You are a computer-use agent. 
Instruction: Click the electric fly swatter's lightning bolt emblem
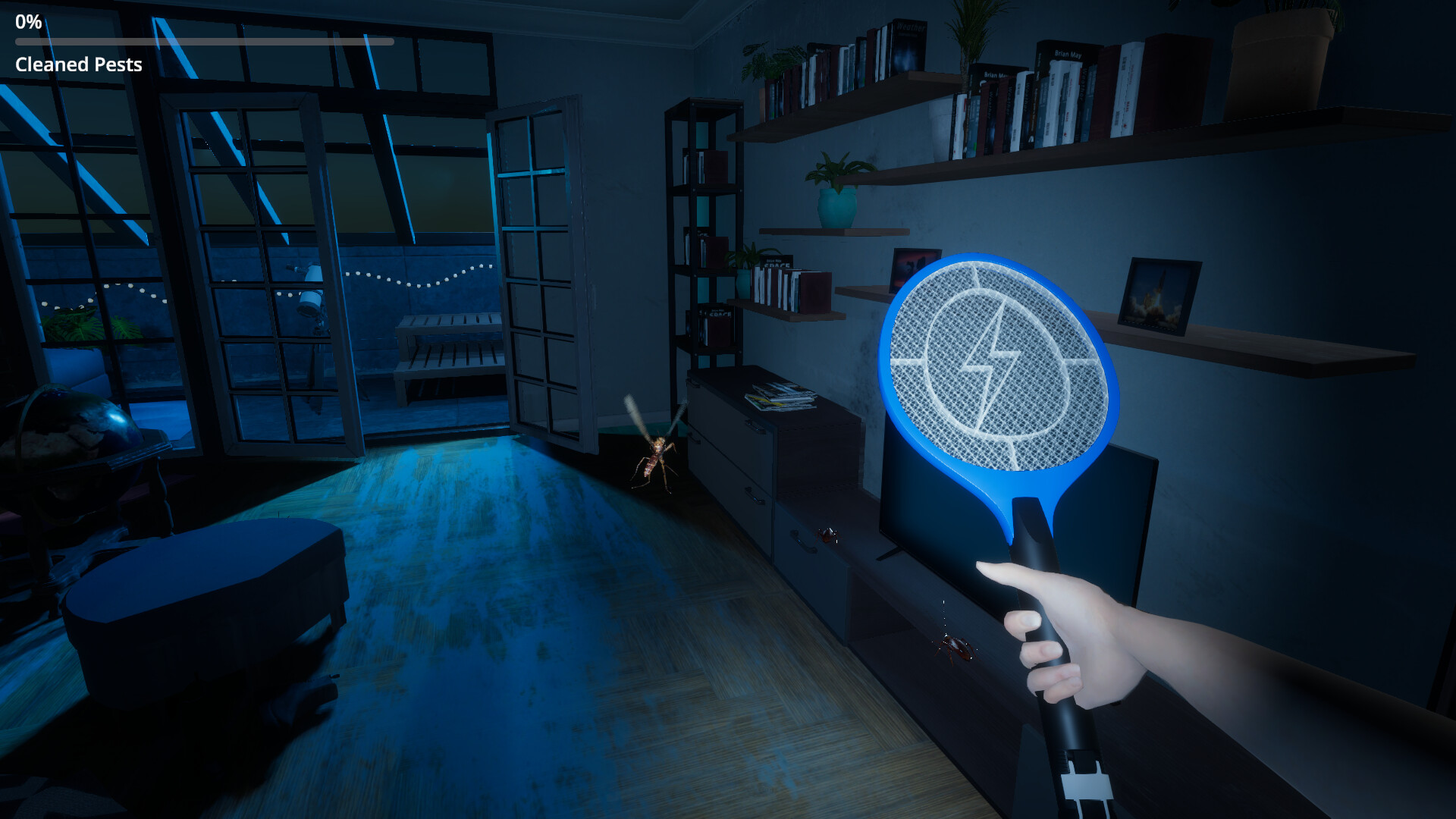pos(993,356)
